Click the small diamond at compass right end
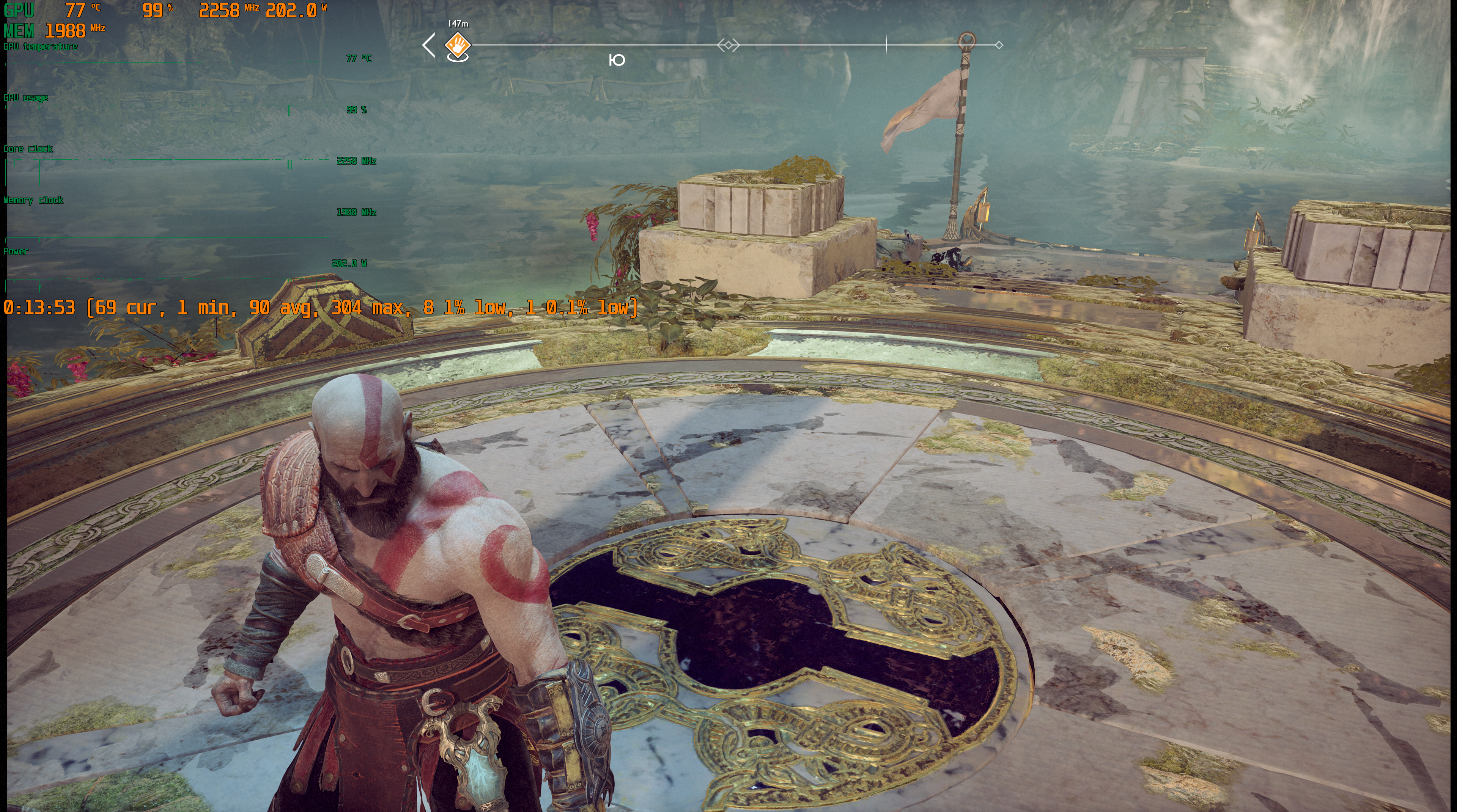The image size is (1457, 812). click(999, 45)
